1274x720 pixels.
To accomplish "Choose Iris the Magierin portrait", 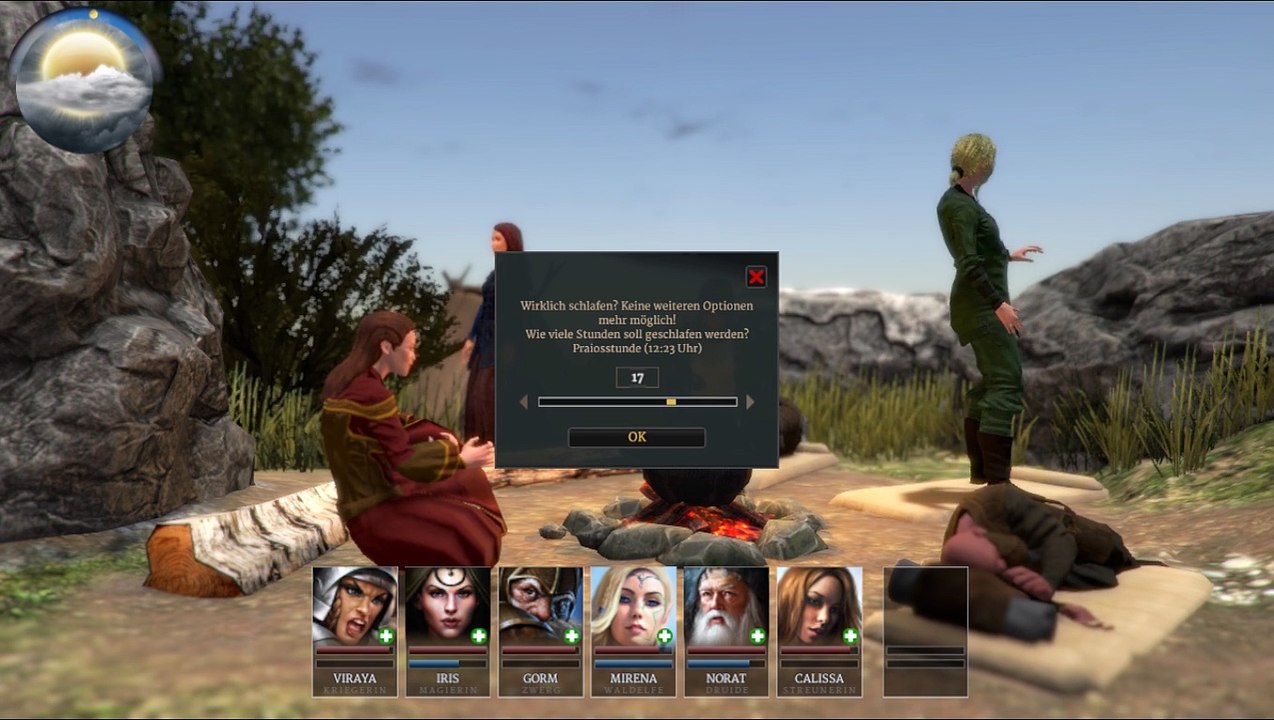I will point(447,607).
